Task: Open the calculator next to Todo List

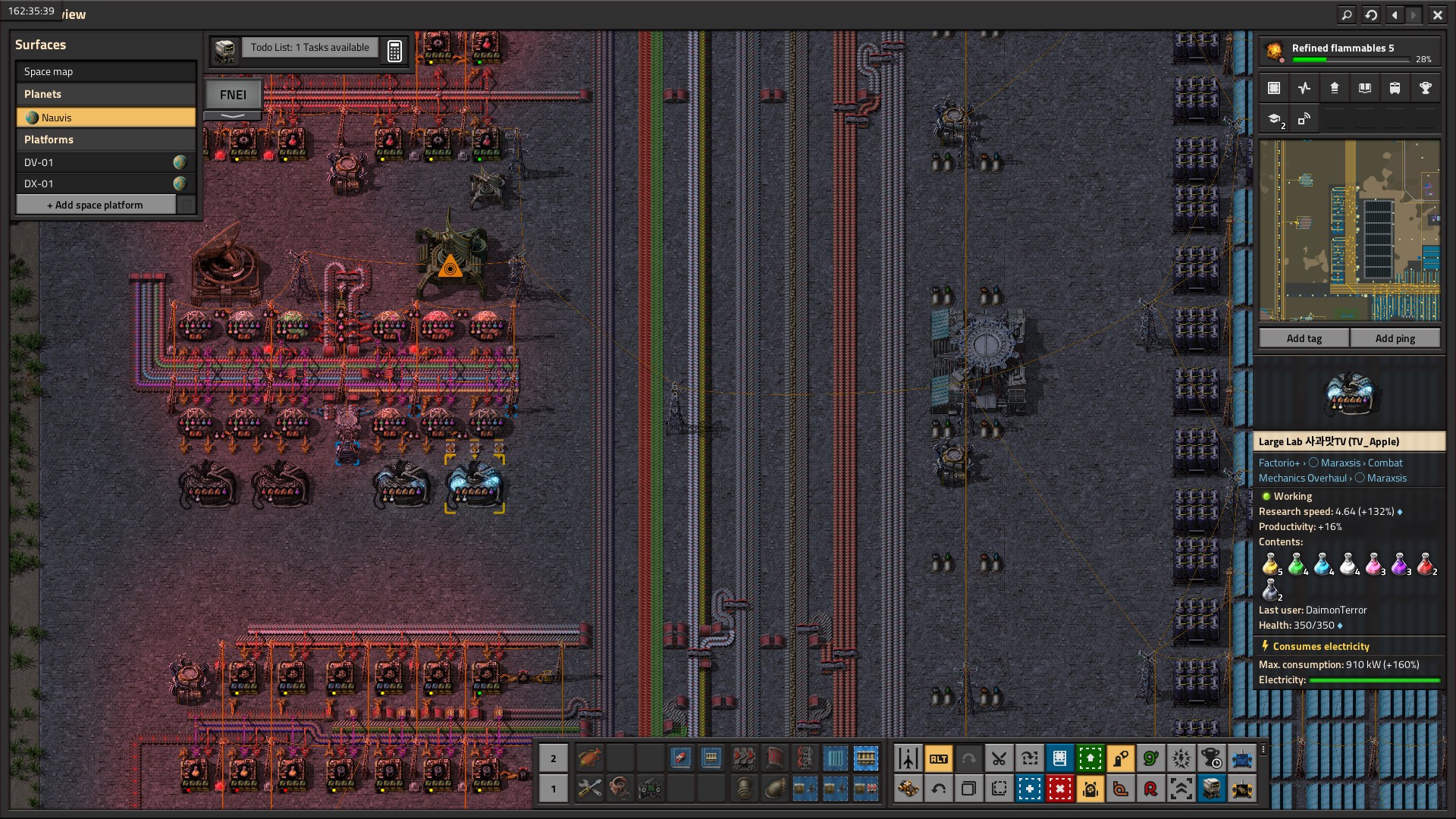Action: point(394,51)
